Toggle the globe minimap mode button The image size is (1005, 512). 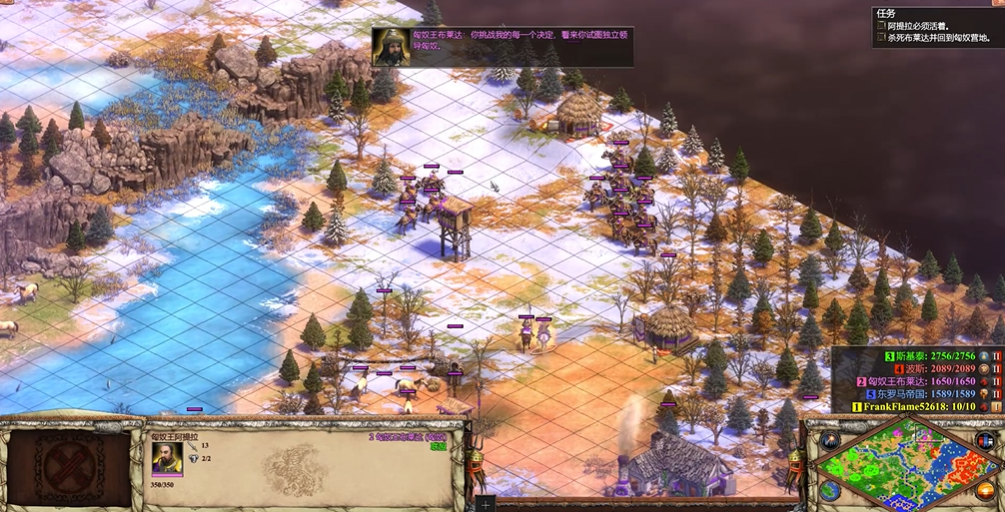pyautogui.click(x=830, y=490)
